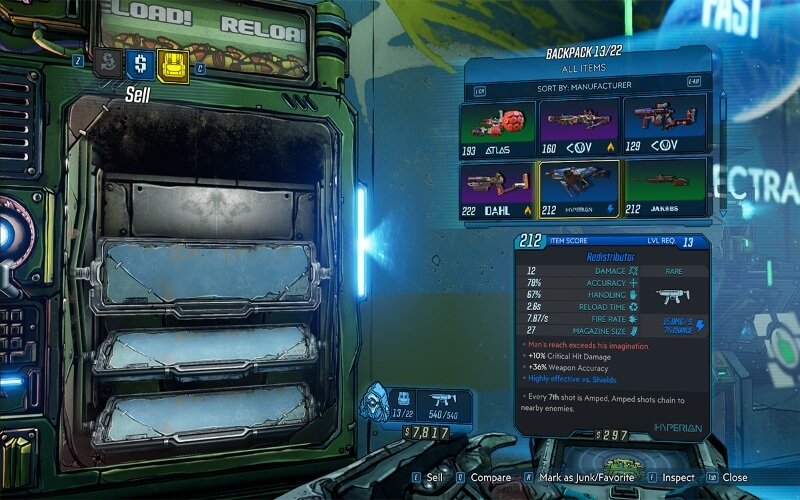Viewport: 800px width, 500px height.
Task: Choose the COV weapon with score 160
Action: 580,124
